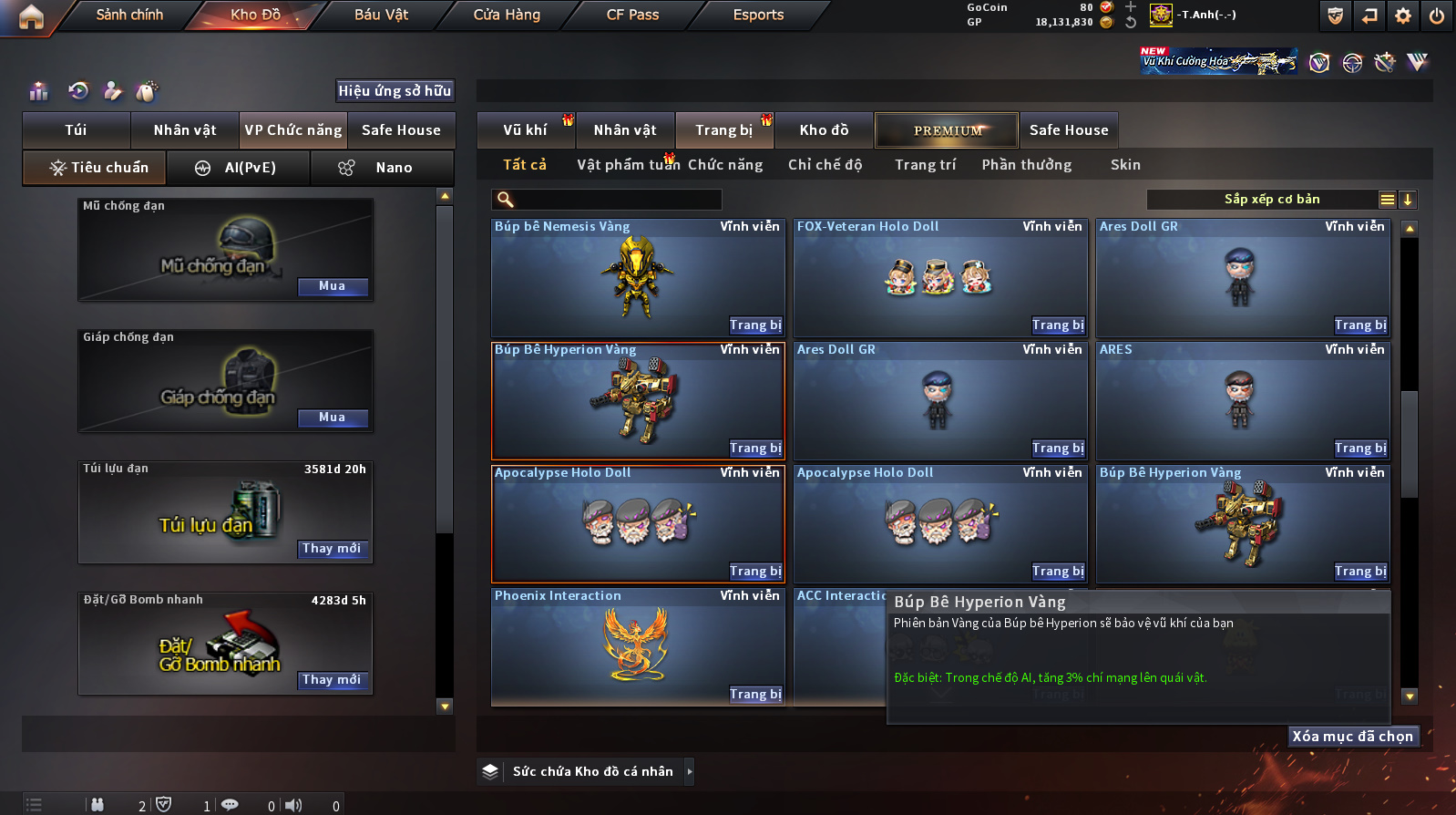The width and height of the screenshot is (1456, 815).
Task: Buy the Mũ chống đạn helmet
Action: [333, 286]
